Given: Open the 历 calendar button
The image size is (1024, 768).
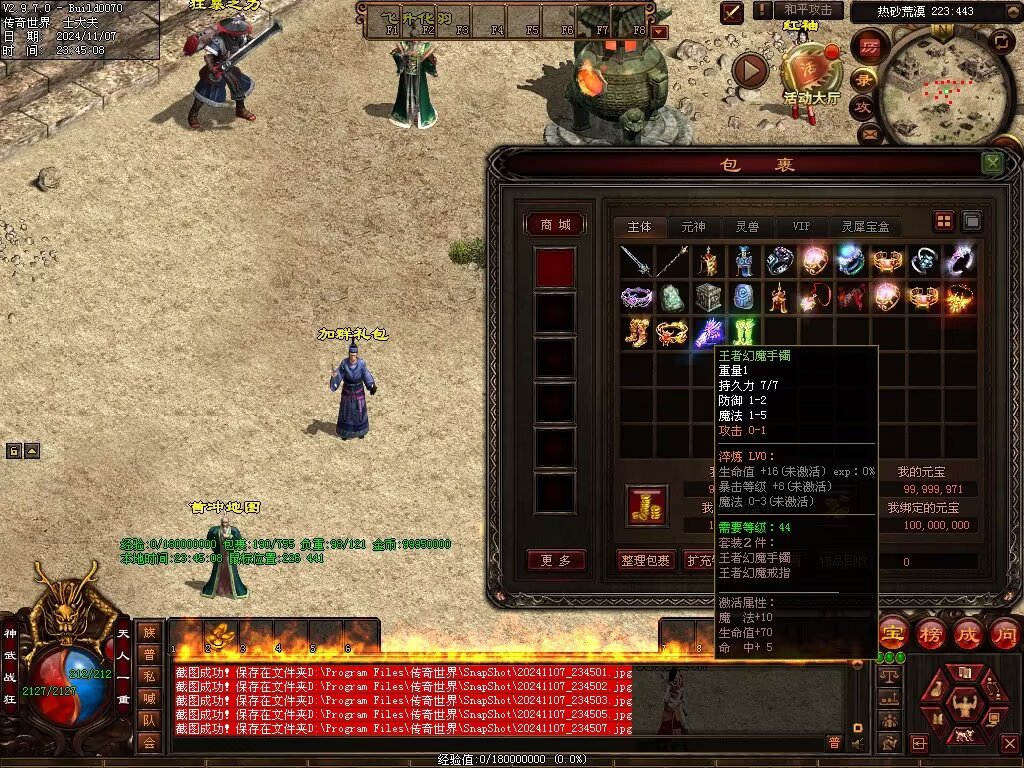Looking at the screenshot, I should [870, 47].
